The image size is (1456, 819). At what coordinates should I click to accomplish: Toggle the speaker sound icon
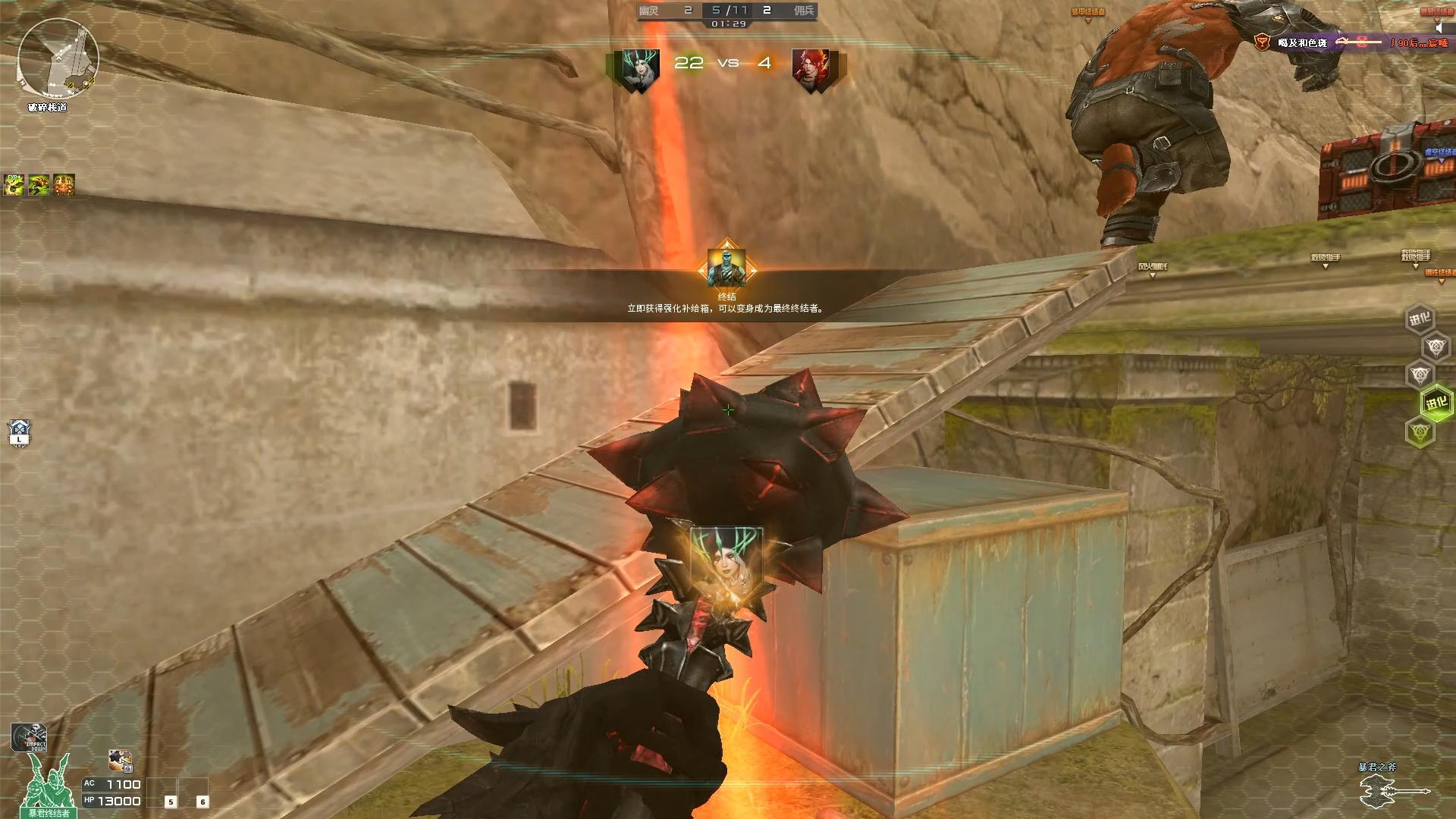coord(1441,28)
